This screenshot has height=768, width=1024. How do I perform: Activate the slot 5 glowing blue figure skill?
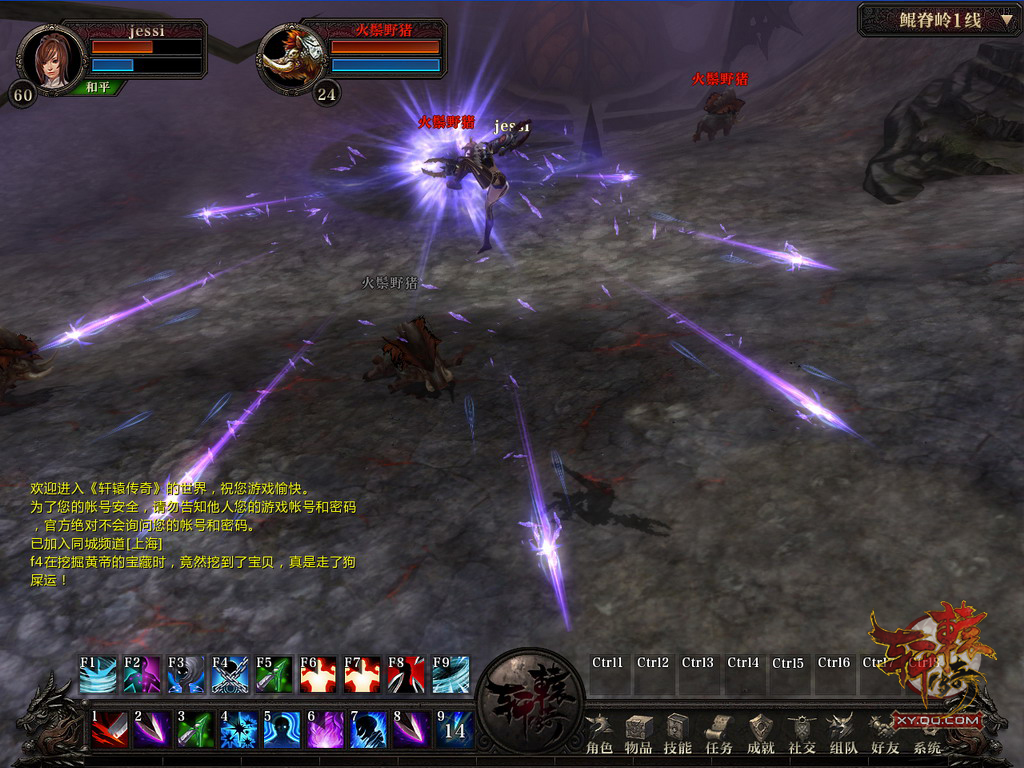click(282, 729)
